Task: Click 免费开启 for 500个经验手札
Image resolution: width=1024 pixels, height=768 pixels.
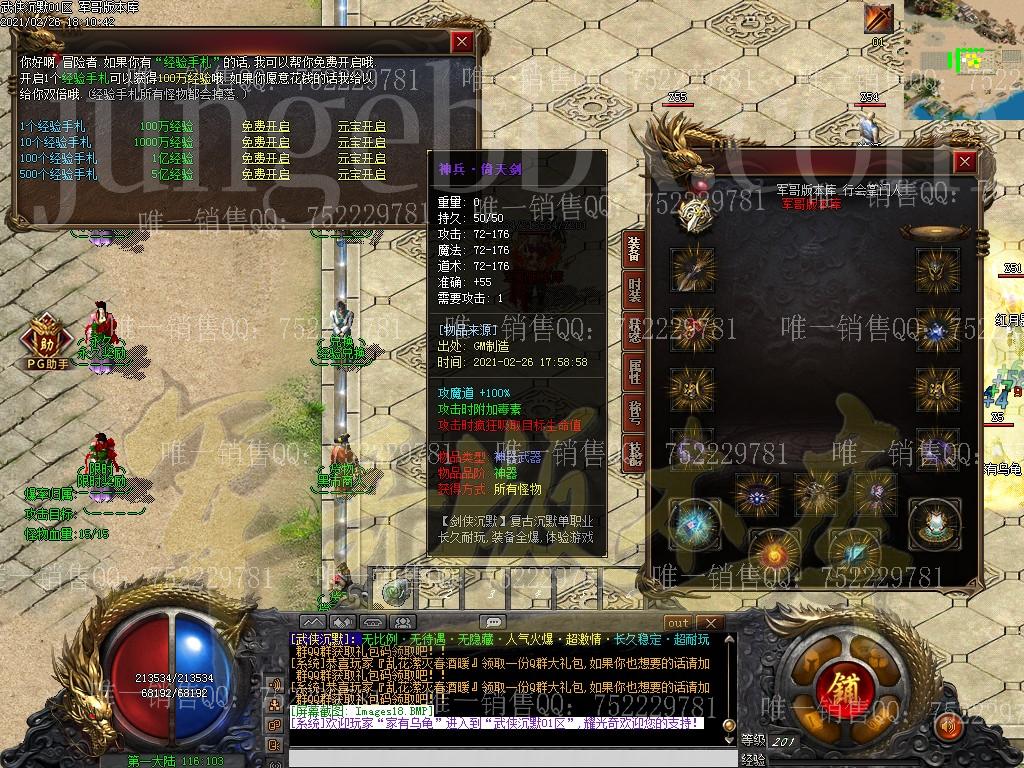Action: click(265, 174)
